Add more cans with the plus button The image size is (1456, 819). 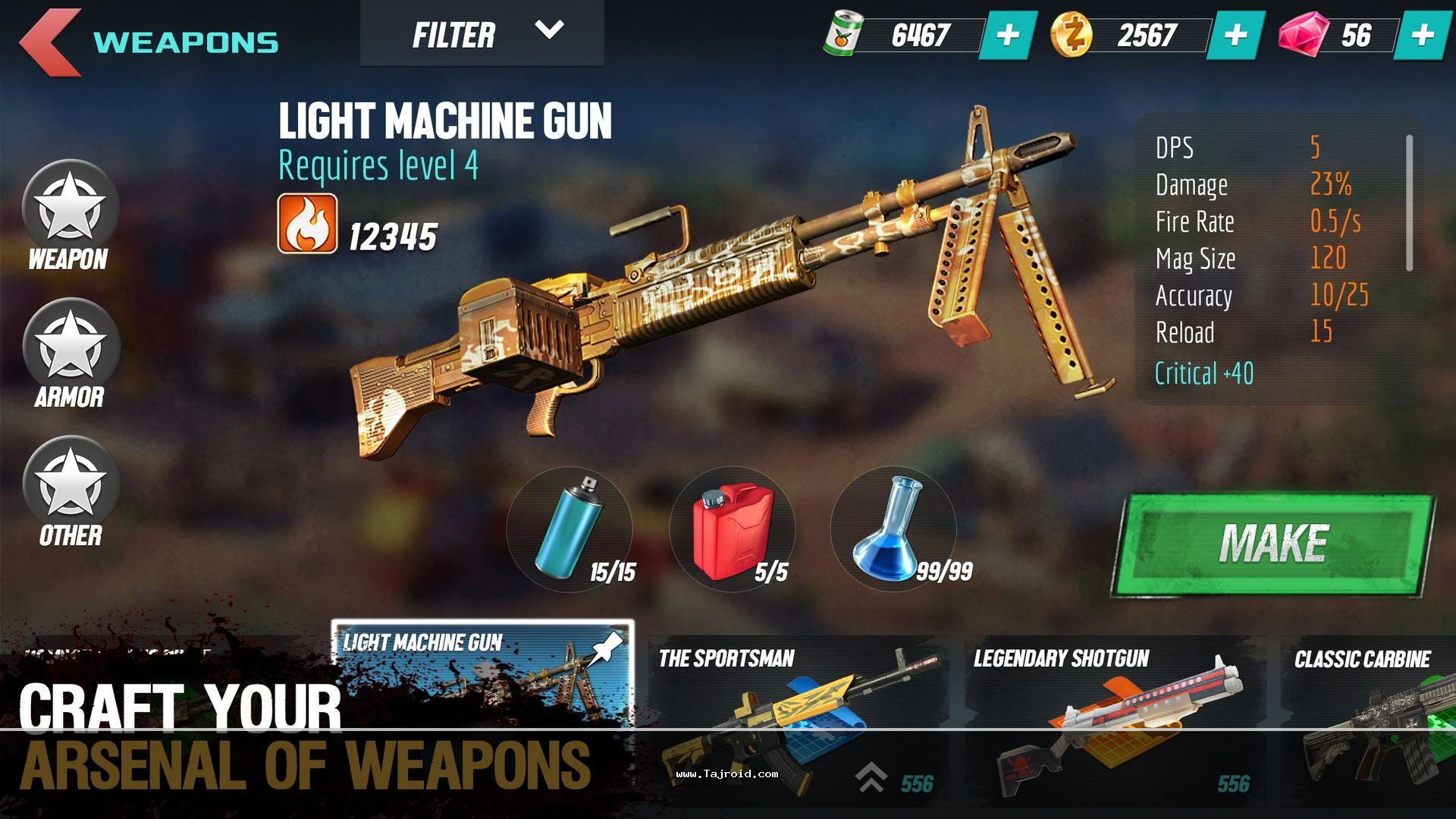pos(1008,35)
